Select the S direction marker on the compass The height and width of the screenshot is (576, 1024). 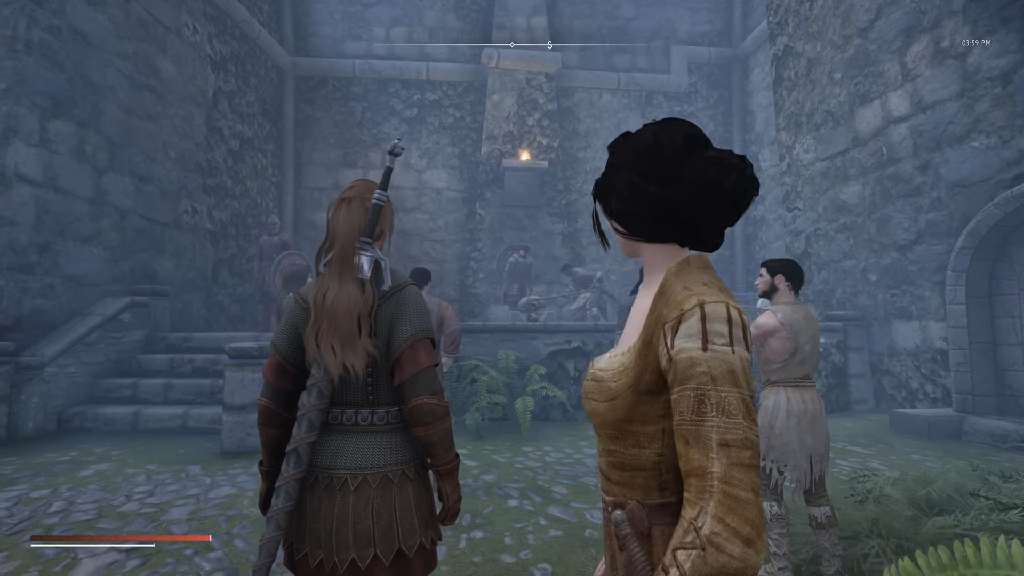pyautogui.click(x=549, y=45)
